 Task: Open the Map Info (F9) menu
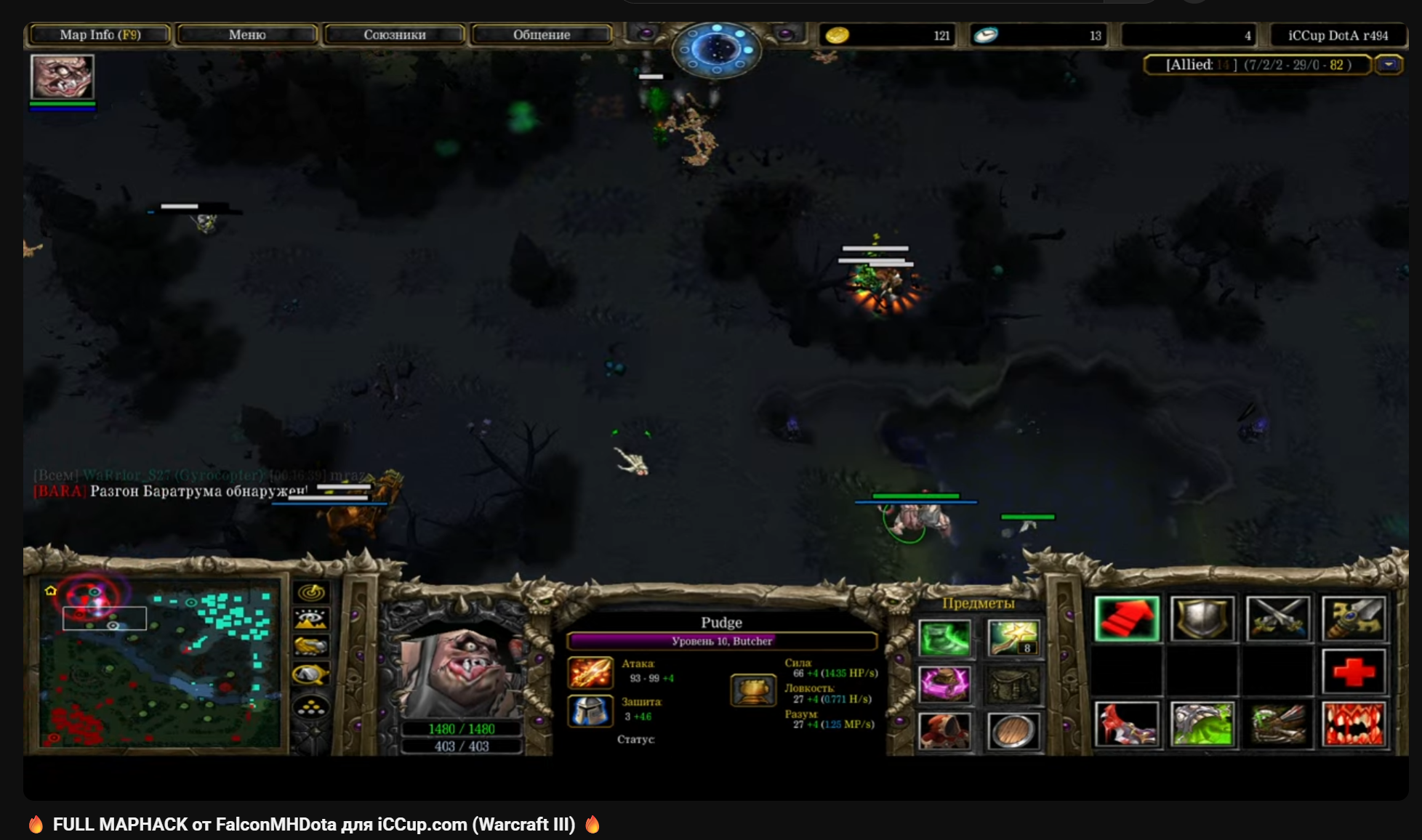pos(100,35)
